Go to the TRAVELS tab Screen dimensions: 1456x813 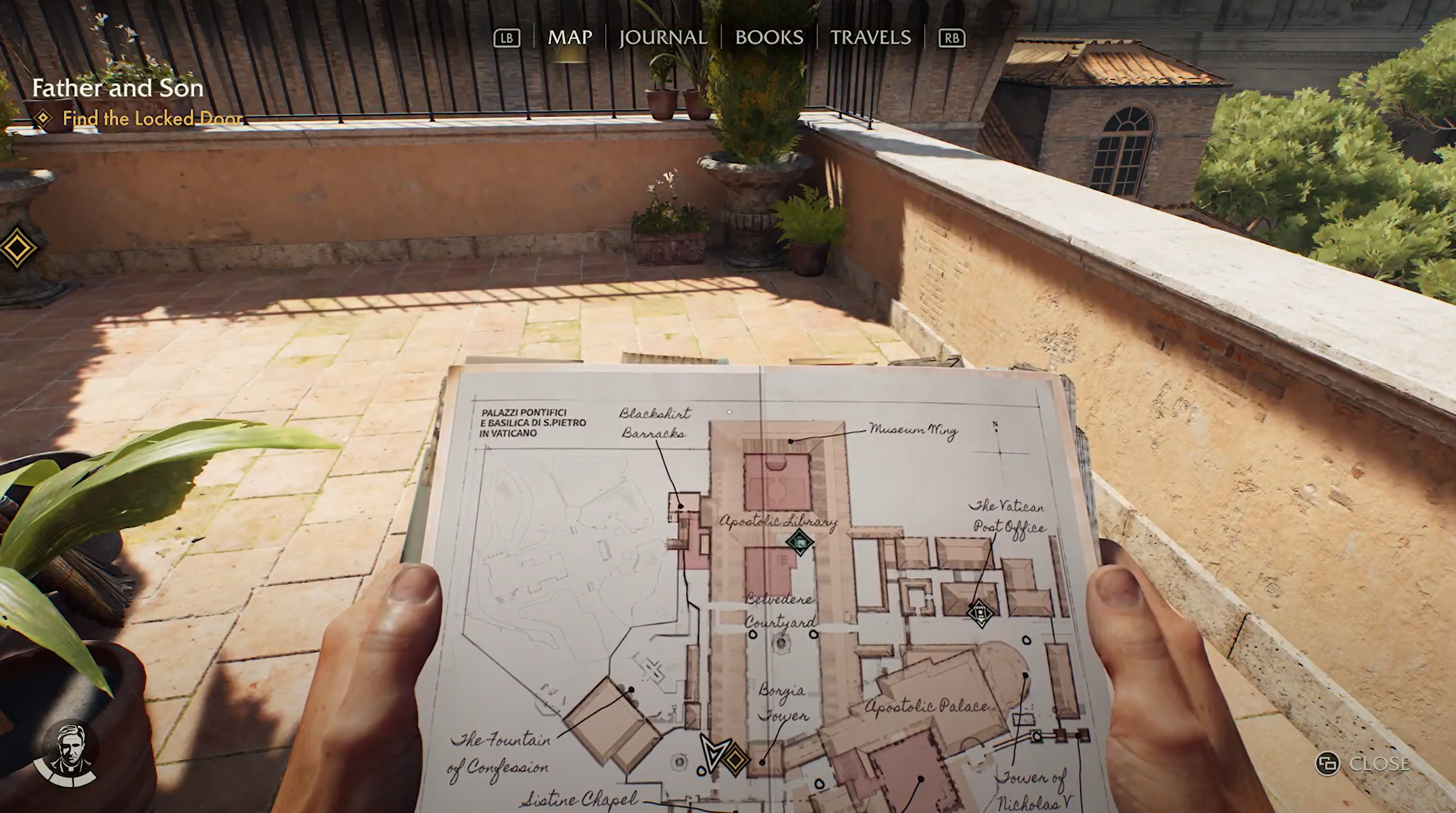click(x=870, y=38)
